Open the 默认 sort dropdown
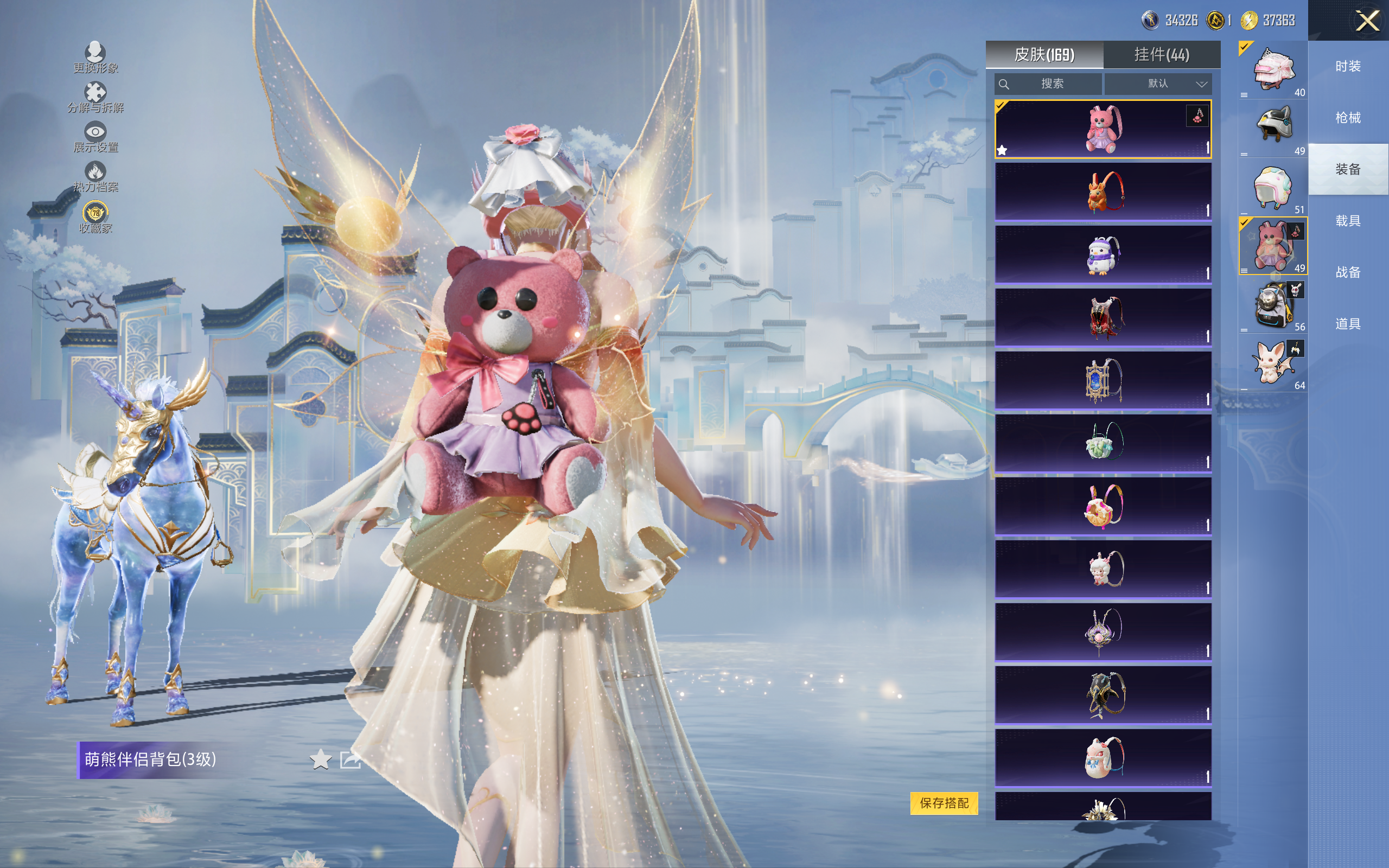 coord(1158,84)
